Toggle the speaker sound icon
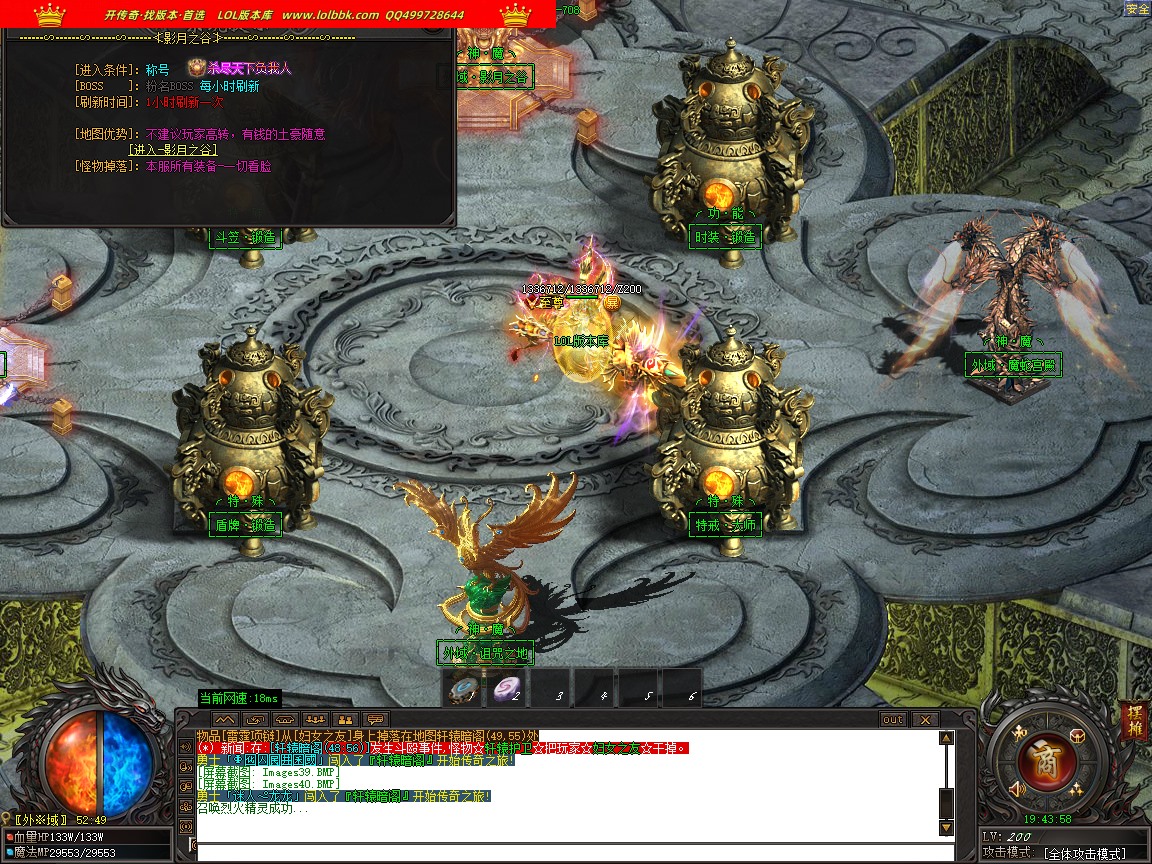This screenshot has width=1152, height=864. pos(1018,788)
